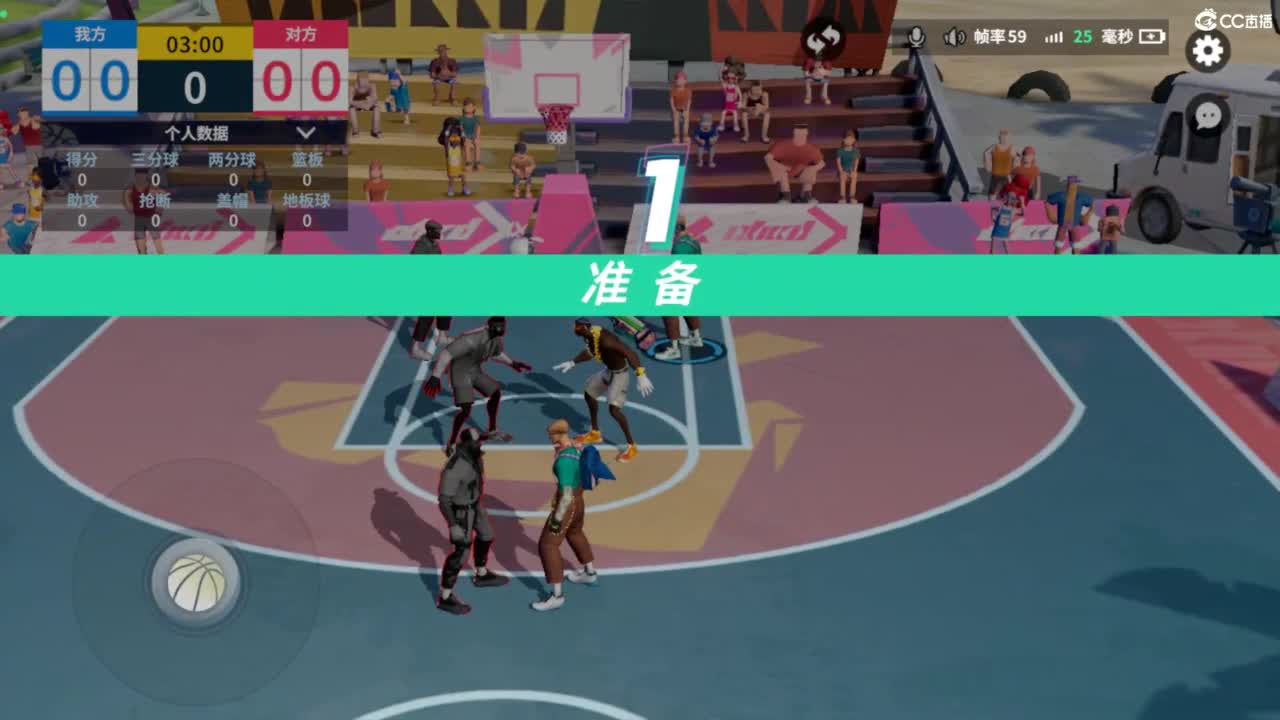1280x720 pixels.
Task: Tap the basketball movement joystick
Action: tap(196, 582)
